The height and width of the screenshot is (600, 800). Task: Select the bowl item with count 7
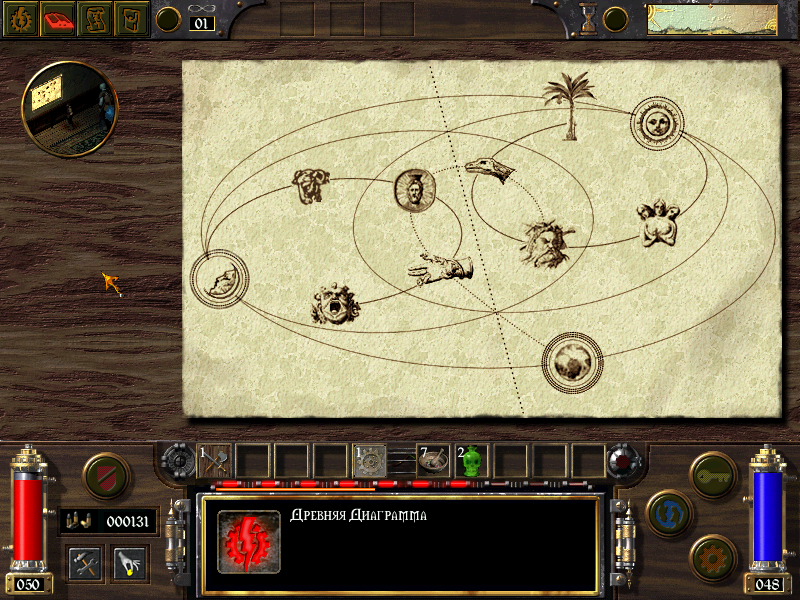(433, 461)
